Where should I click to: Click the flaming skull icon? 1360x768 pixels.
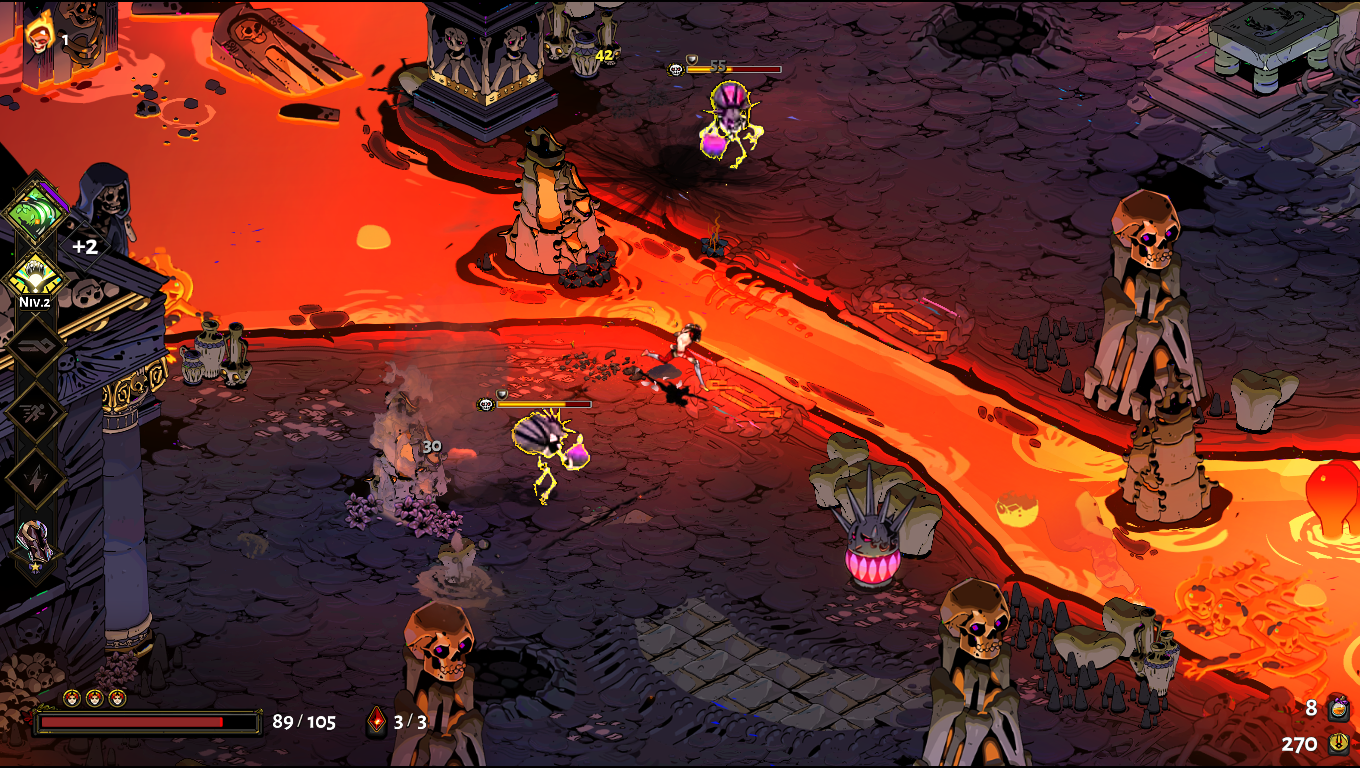pos(39,37)
